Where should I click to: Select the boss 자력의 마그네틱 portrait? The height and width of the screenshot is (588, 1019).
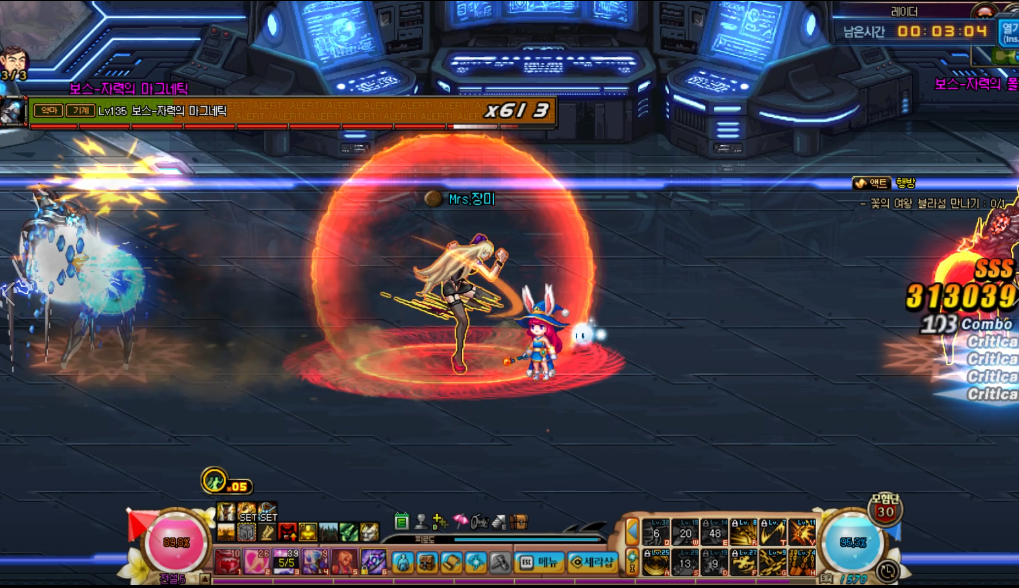14,111
